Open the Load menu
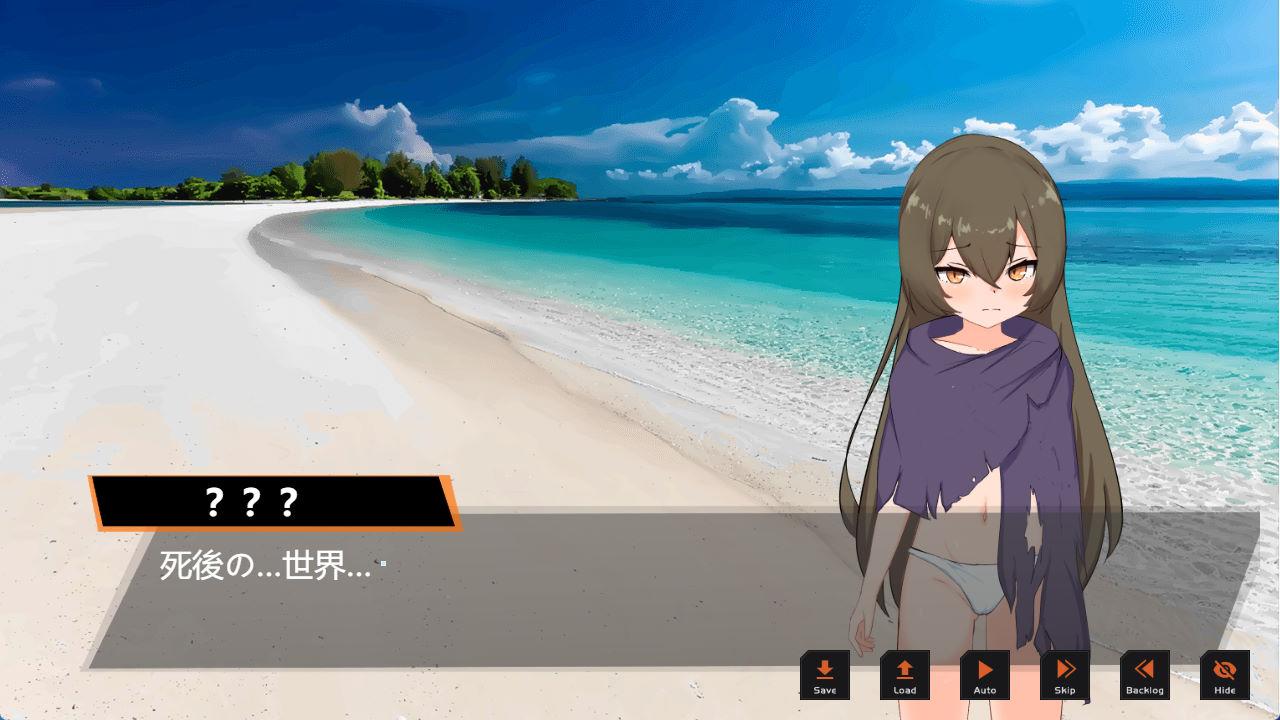The image size is (1280, 720). pos(905,675)
